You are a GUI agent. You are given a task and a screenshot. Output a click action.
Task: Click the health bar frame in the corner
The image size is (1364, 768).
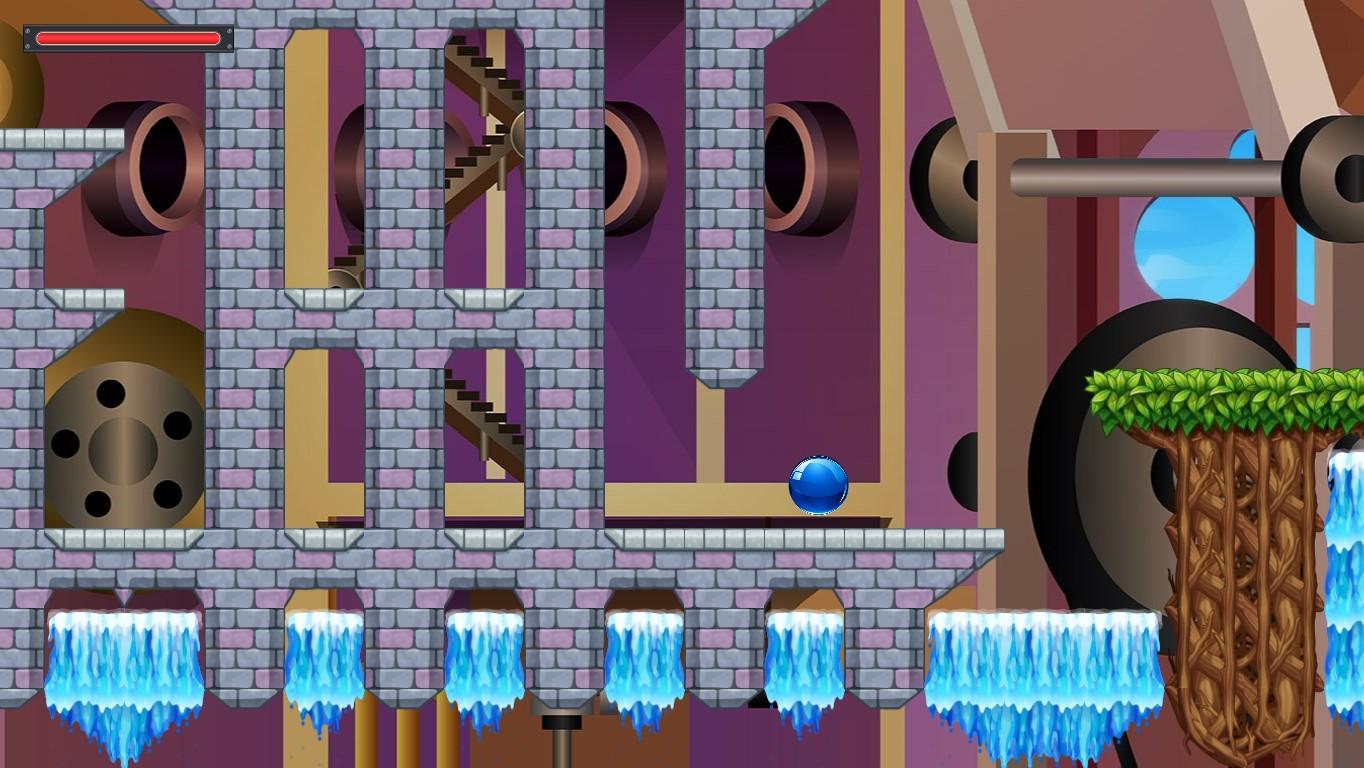28,38
